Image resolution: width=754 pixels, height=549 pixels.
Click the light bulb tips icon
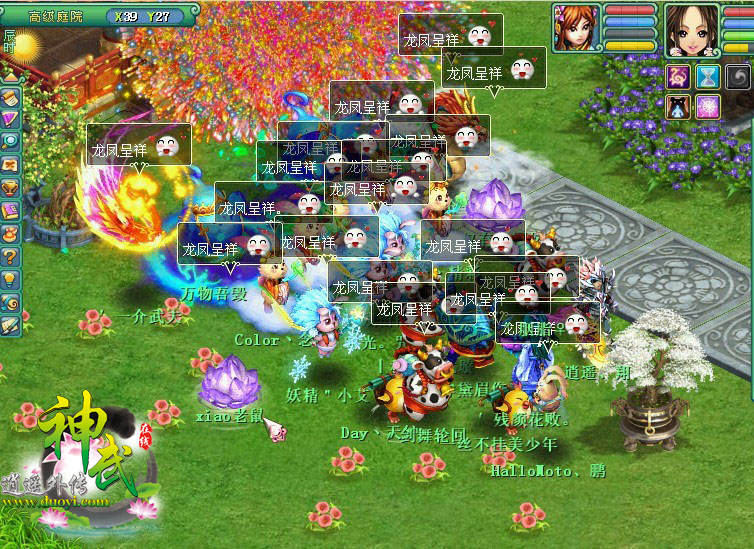[x=10, y=279]
